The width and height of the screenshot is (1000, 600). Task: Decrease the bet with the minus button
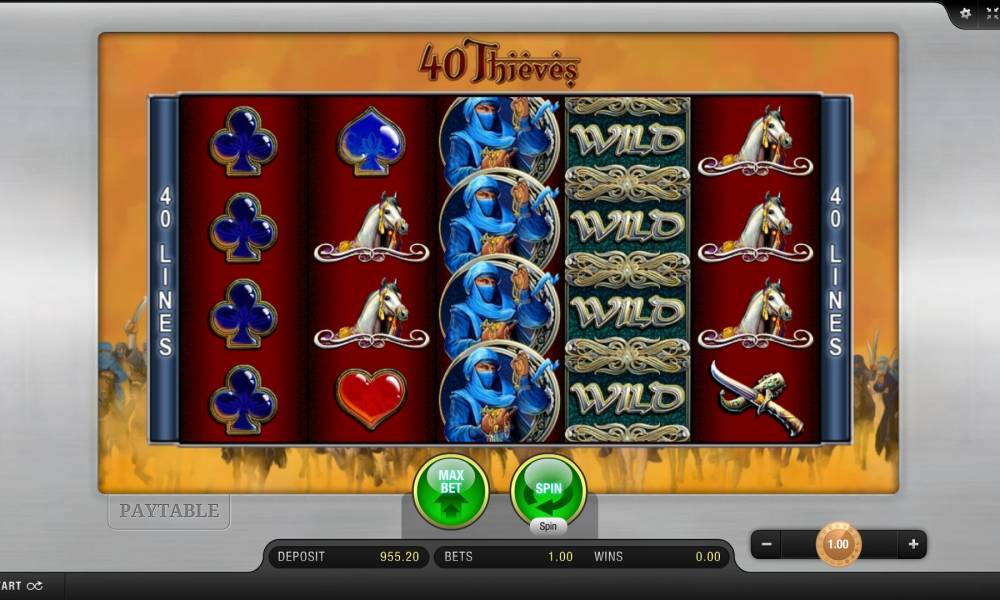click(767, 545)
